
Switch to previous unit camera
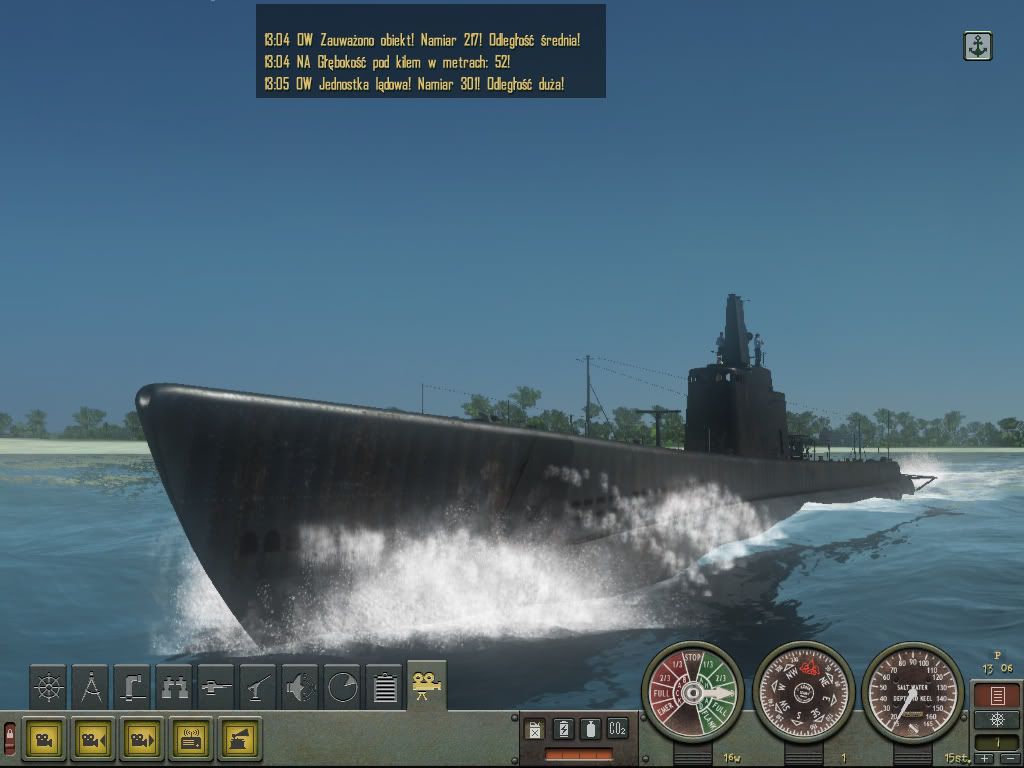pos(92,739)
